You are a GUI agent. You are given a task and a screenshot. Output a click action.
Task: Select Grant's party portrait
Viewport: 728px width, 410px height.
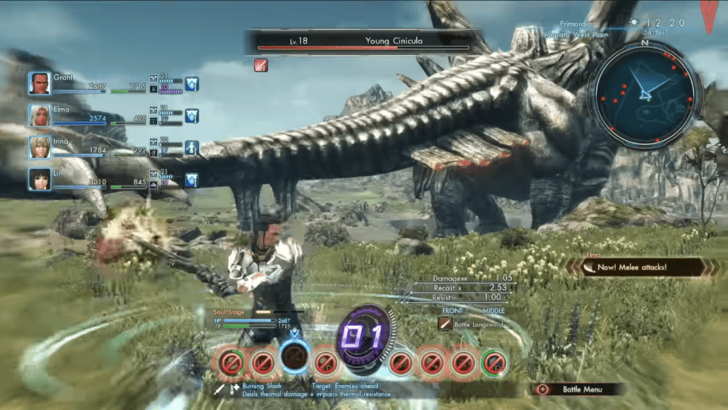39,83
